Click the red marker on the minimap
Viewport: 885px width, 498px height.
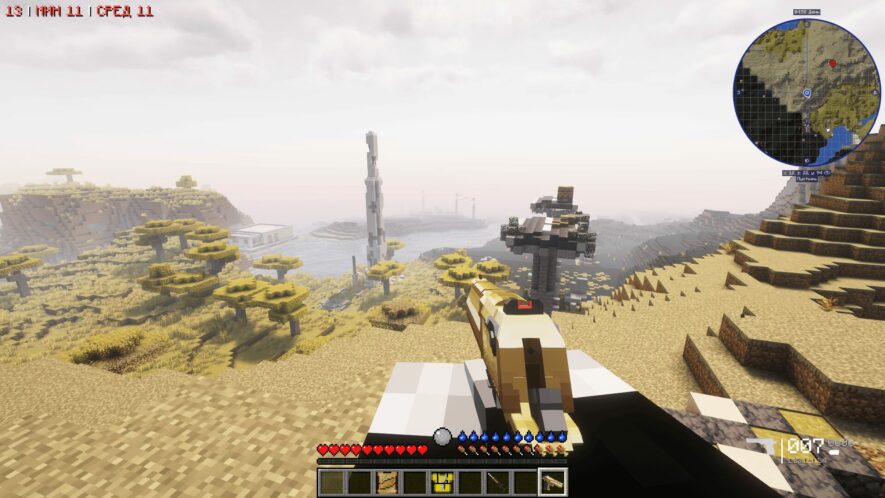[x=832, y=63]
